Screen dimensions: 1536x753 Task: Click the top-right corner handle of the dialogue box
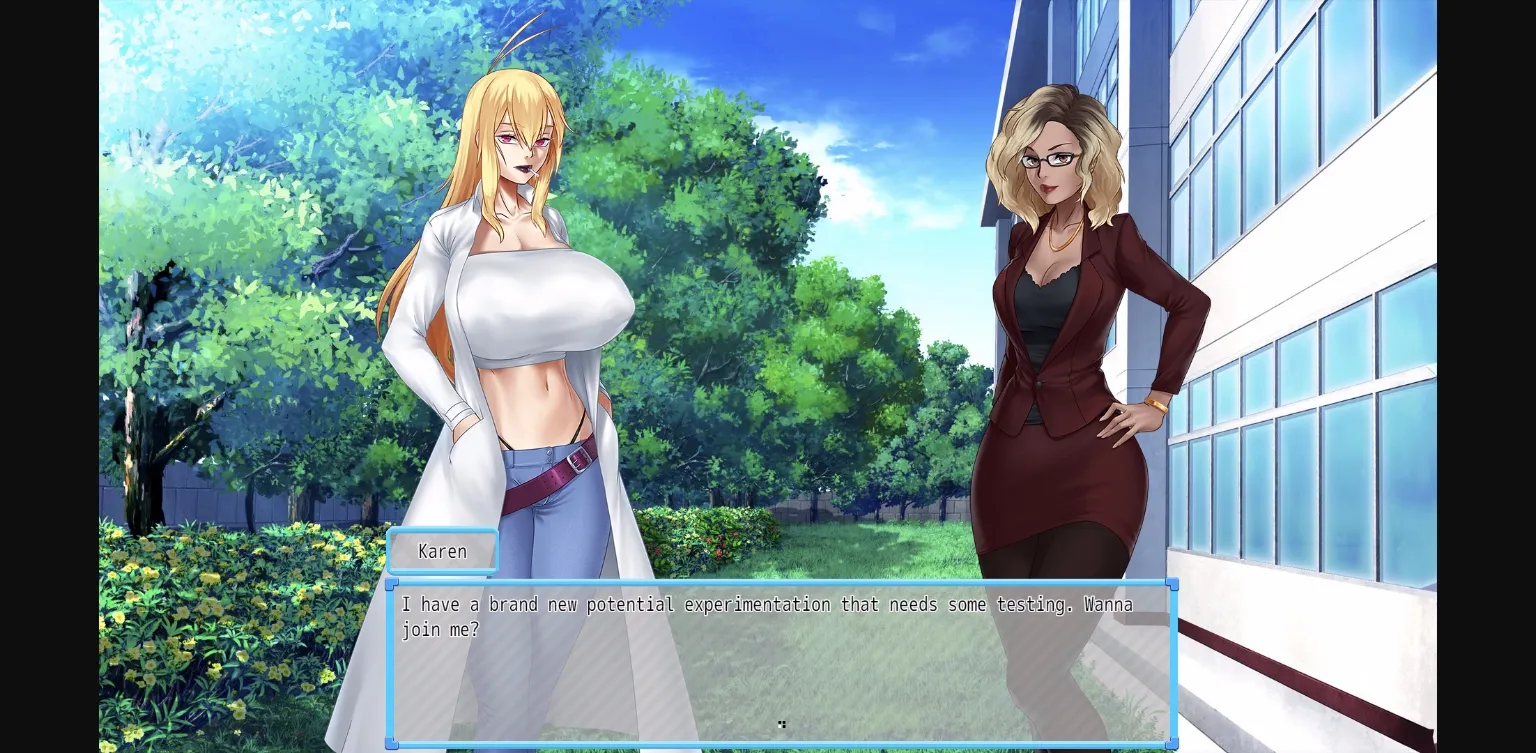[1171, 584]
